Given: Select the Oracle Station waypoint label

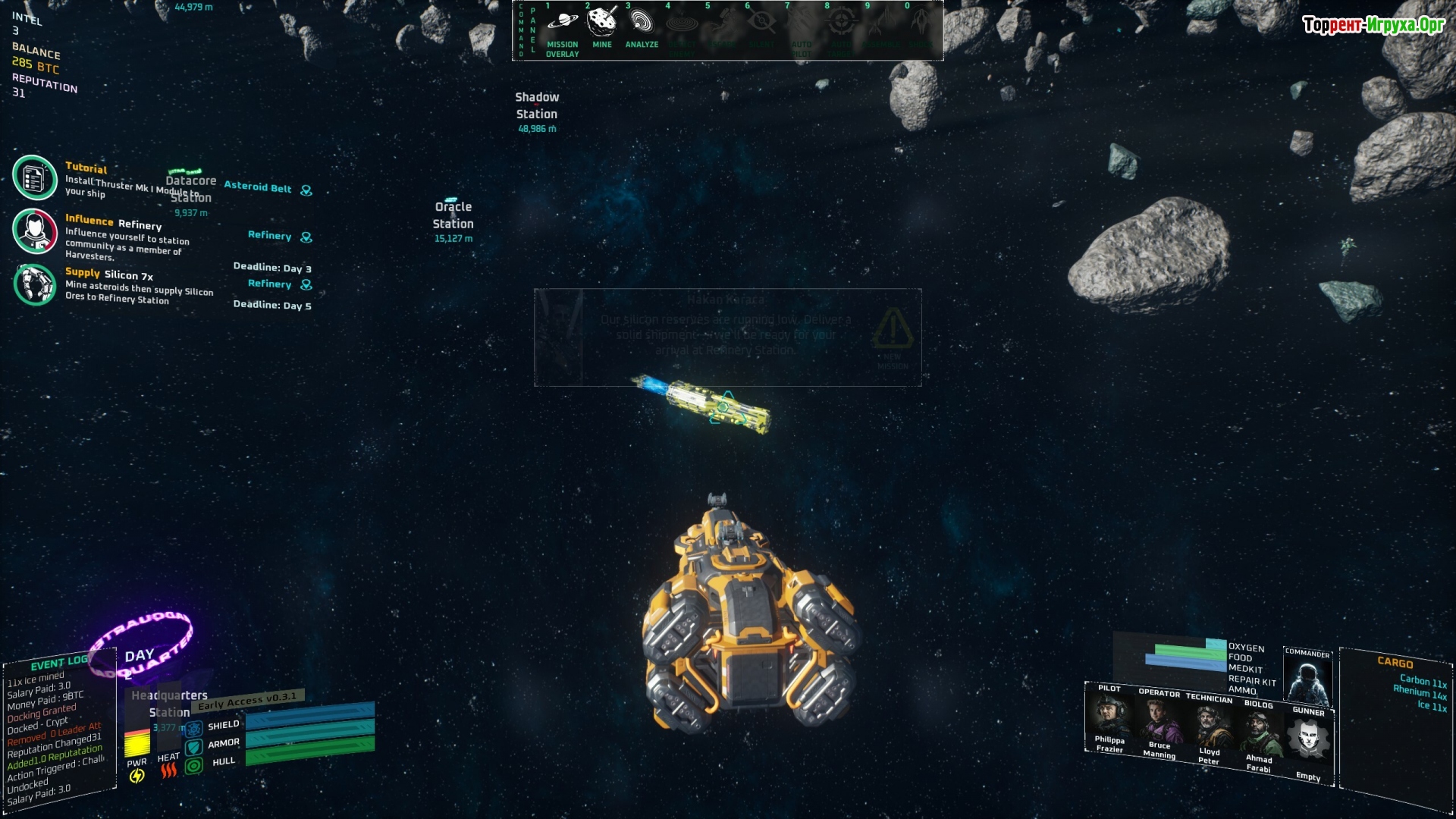Looking at the screenshot, I should pyautogui.click(x=453, y=215).
